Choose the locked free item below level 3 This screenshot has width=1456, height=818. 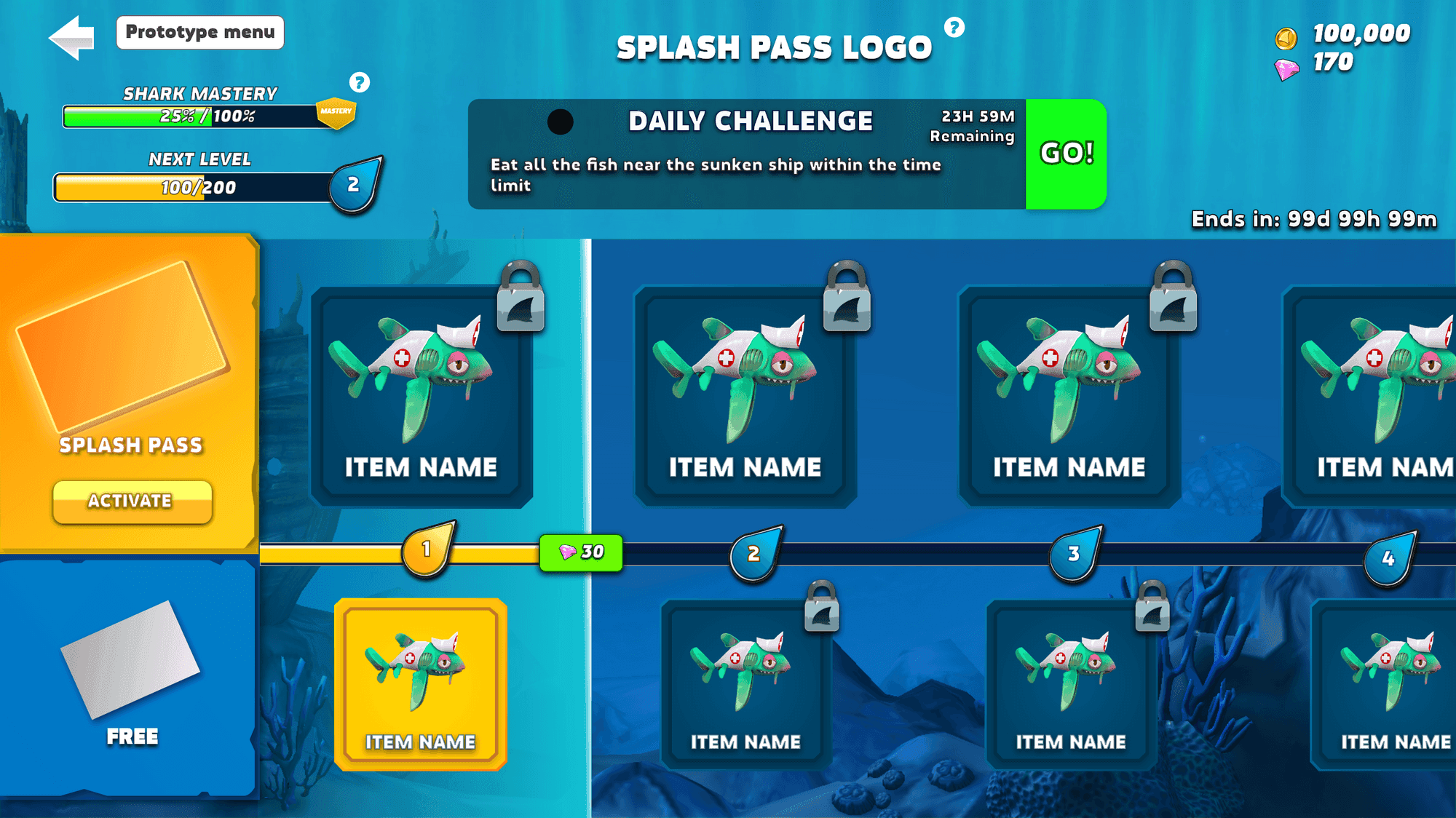[x=1071, y=684]
